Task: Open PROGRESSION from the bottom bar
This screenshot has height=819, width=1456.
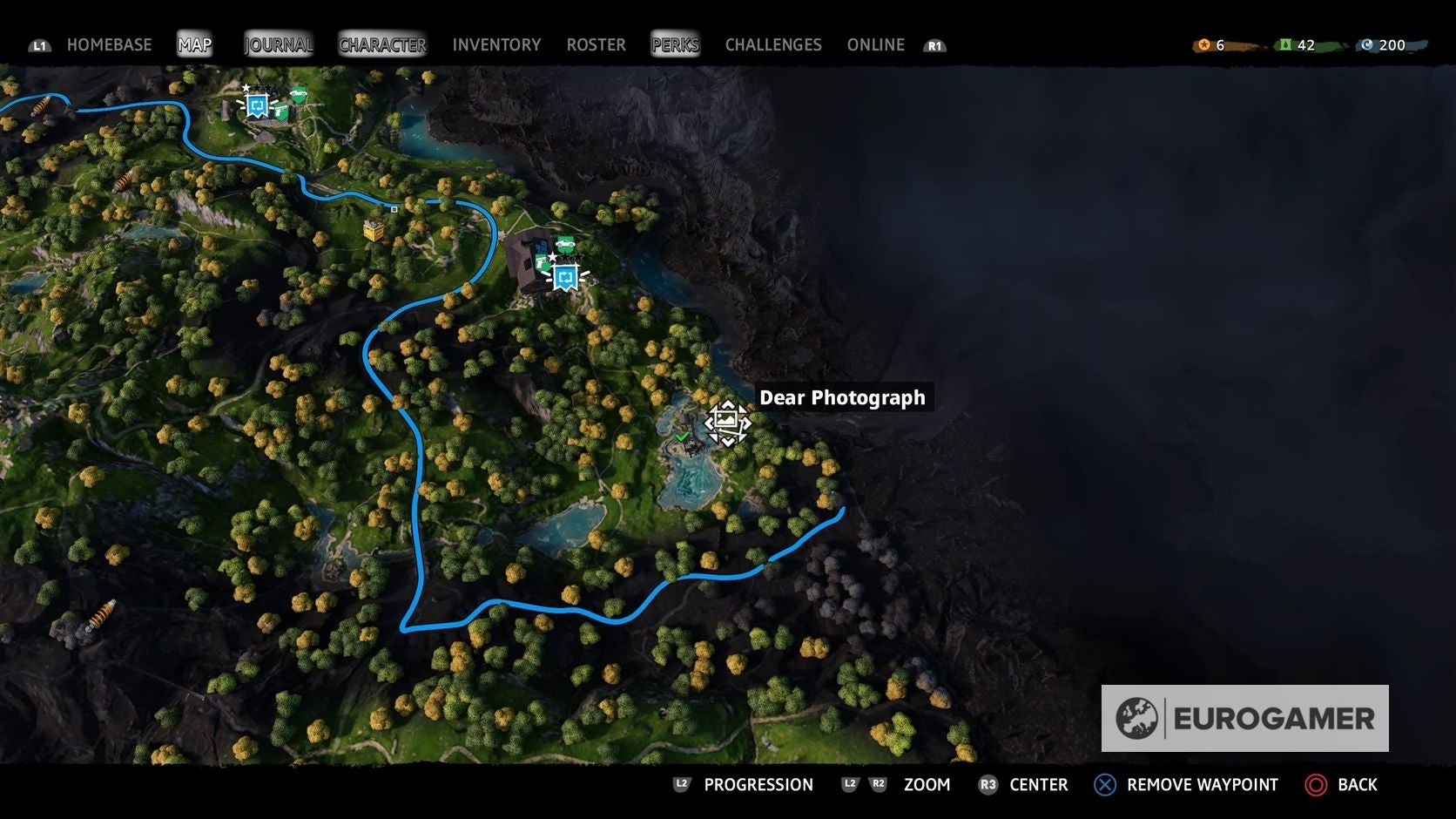Action: [x=758, y=784]
